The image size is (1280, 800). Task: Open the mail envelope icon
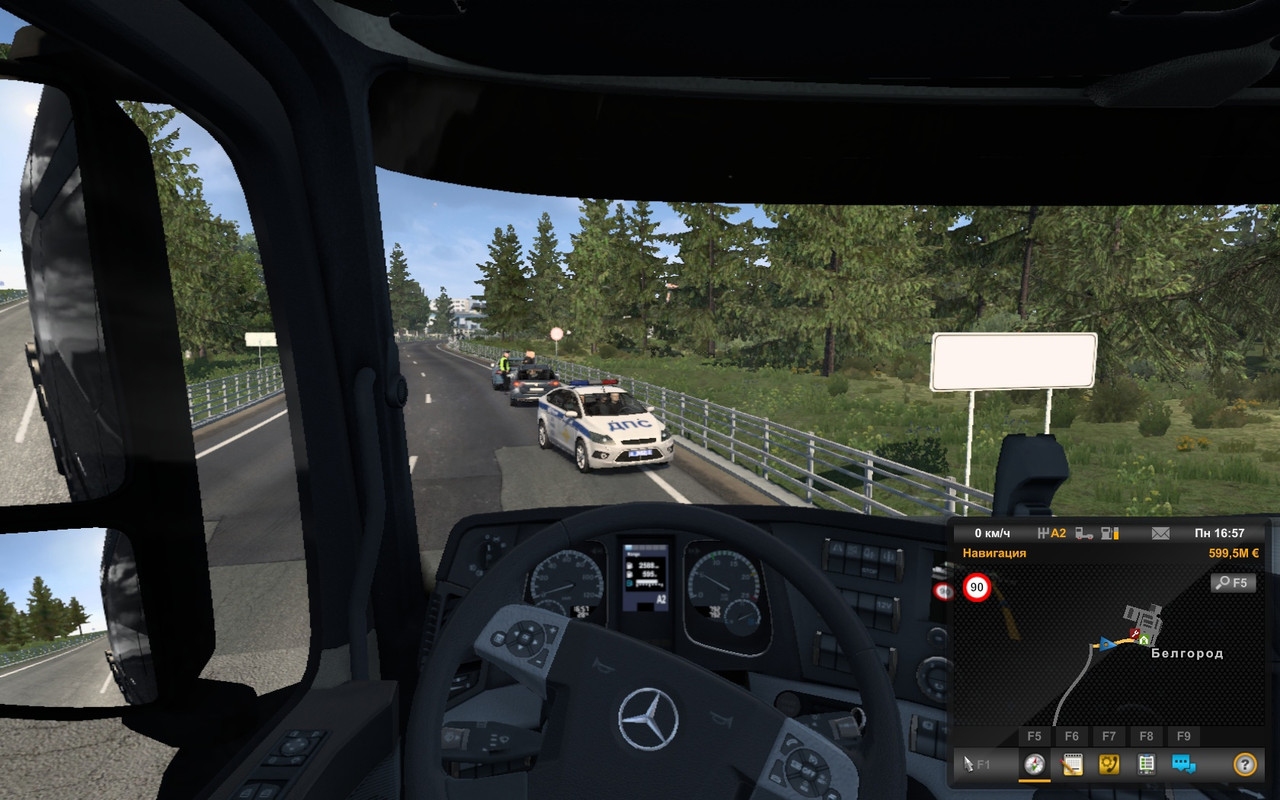coord(1161,533)
